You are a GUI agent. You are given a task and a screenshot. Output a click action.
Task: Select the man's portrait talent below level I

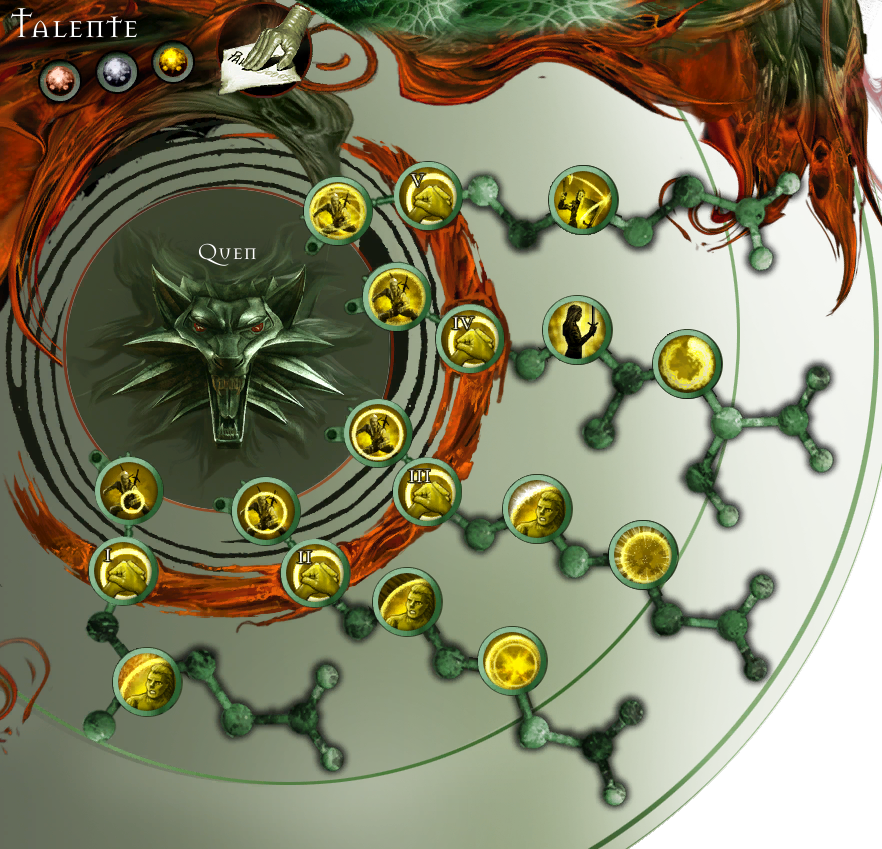click(147, 681)
